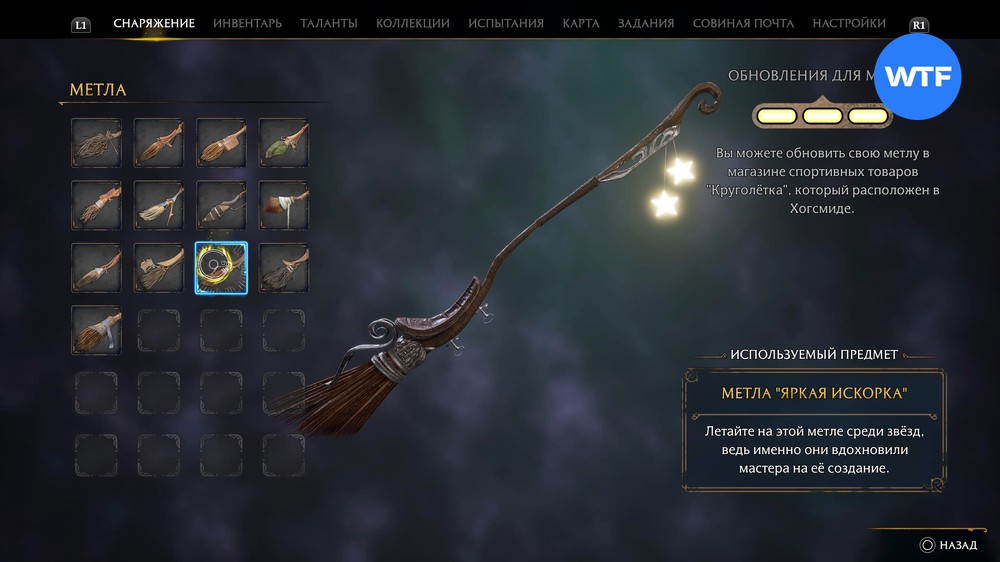The image size is (1000, 562).
Task: Show the Карта tab
Action: [581, 23]
